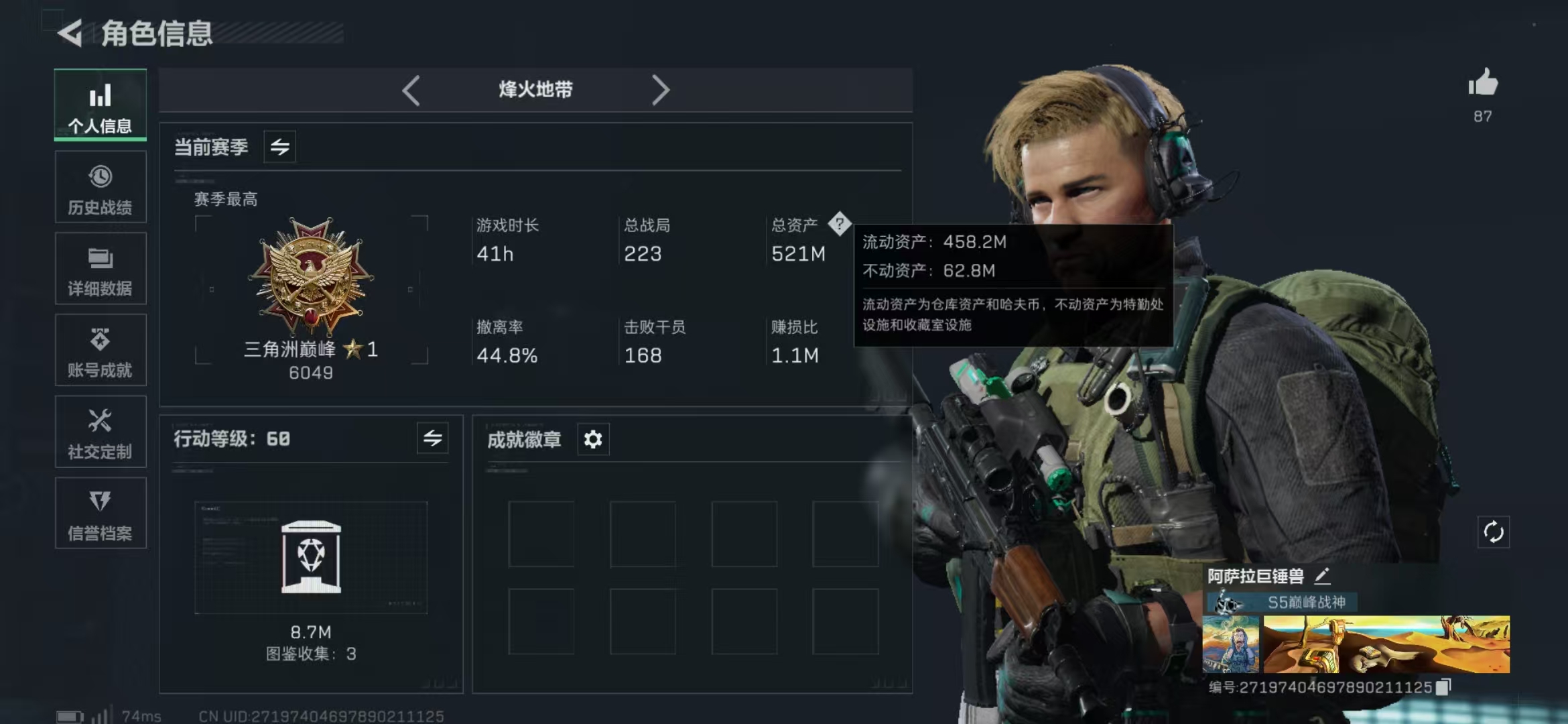Copy the 编号 ID number
The image size is (1568, 724).
1444,687
